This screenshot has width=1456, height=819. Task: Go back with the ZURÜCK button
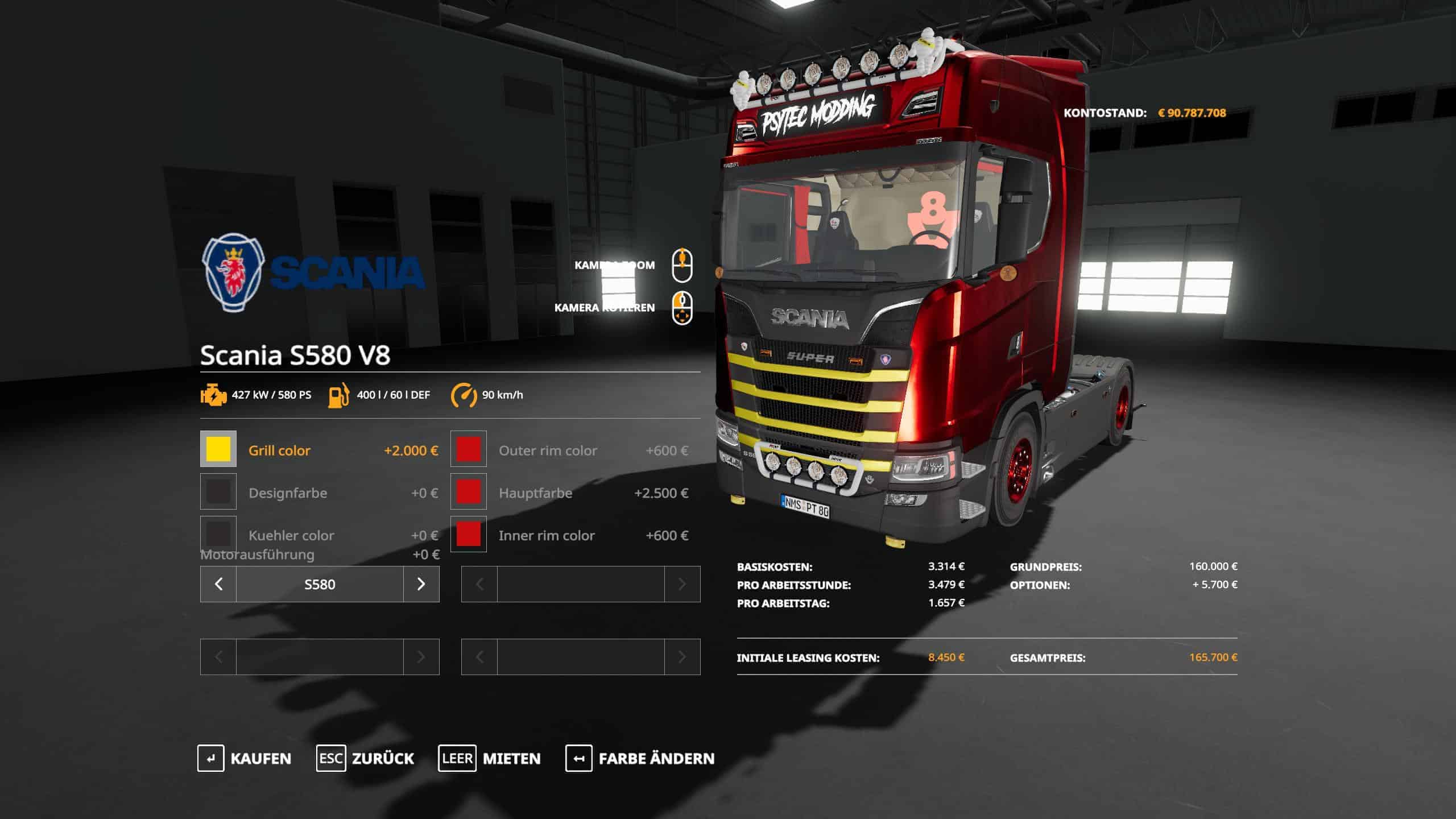(365, 759)
